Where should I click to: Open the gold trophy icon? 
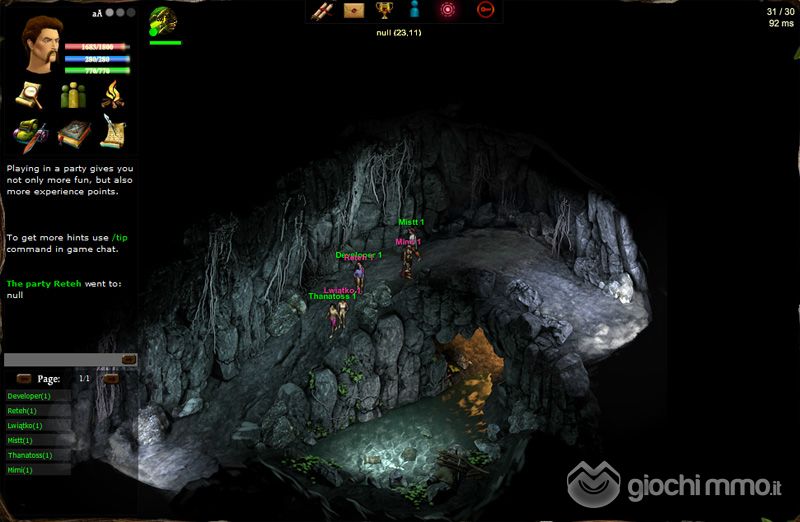coord(383,11)
